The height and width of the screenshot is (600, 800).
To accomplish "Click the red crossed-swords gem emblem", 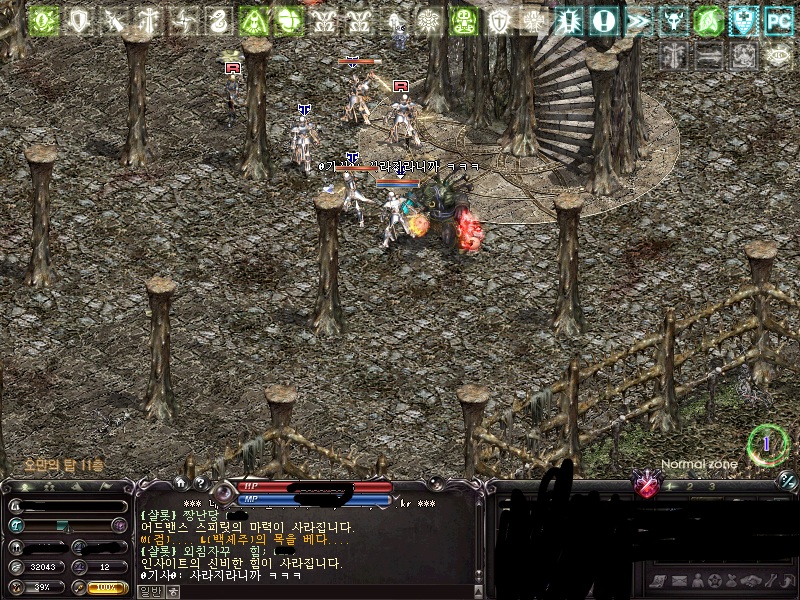I will click(648, 487).
